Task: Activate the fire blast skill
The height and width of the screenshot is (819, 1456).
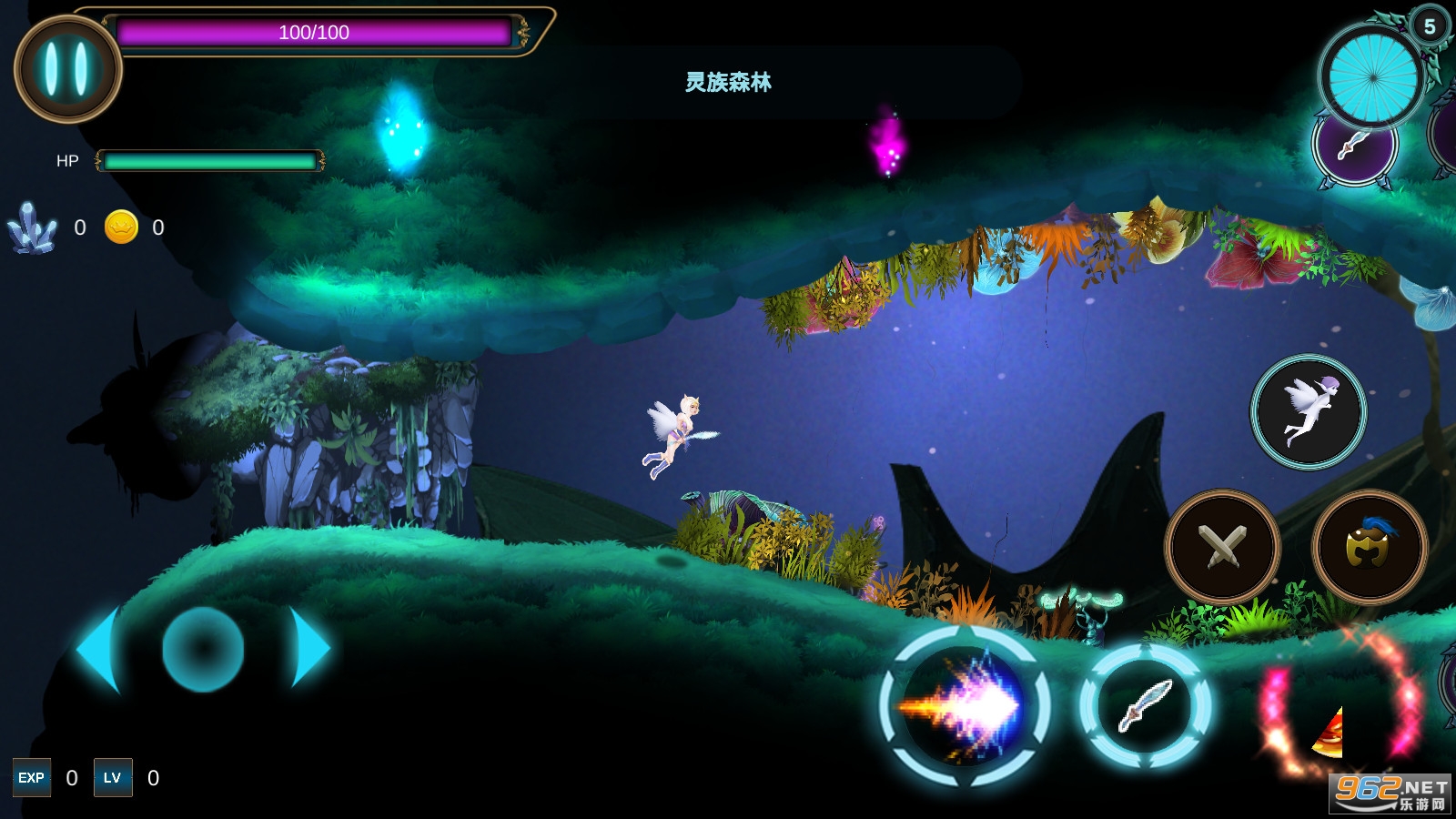Action: 965,706
